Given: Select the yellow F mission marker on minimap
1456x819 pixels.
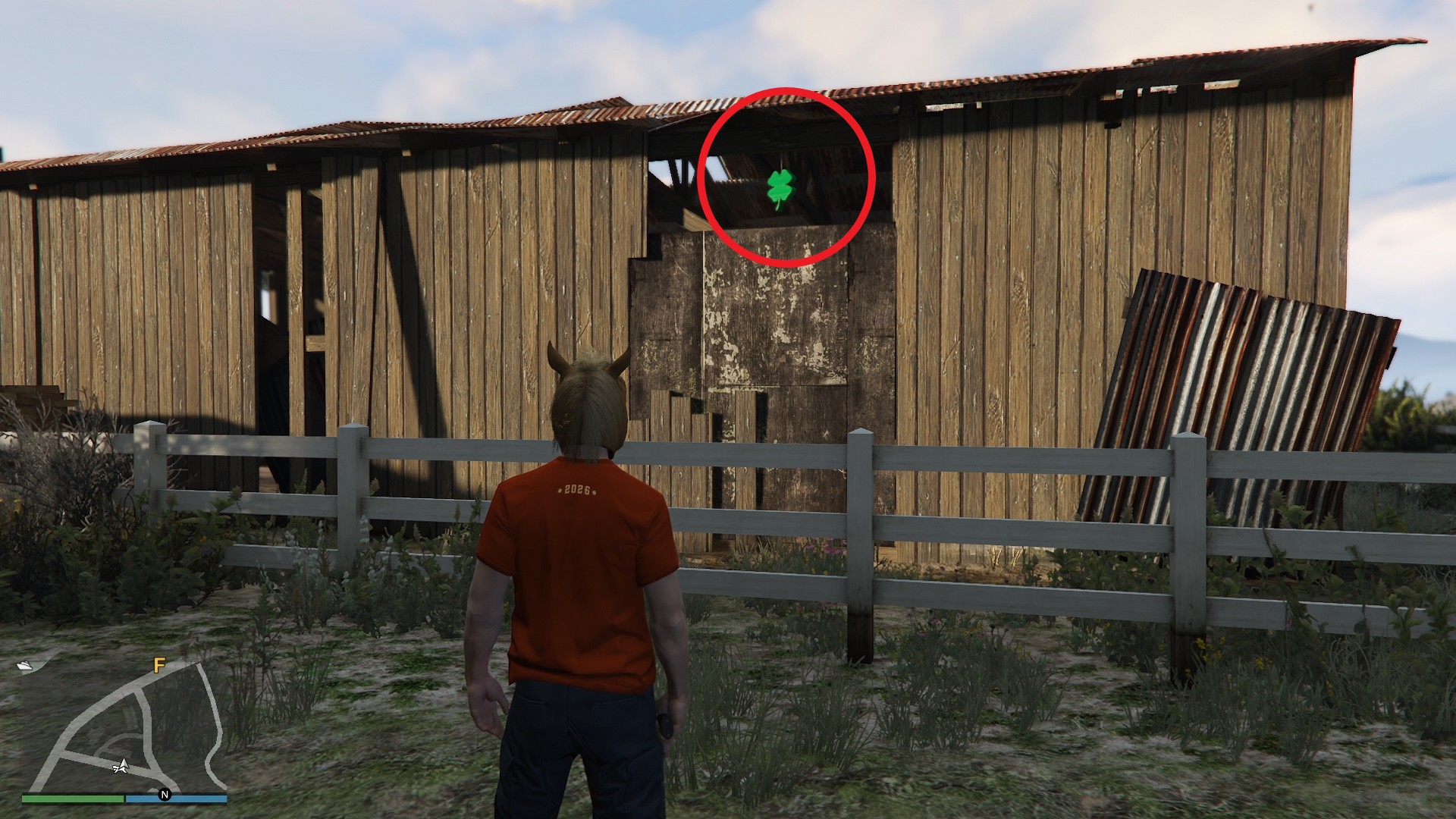Looking at the screenshot, I should [158, 666].
